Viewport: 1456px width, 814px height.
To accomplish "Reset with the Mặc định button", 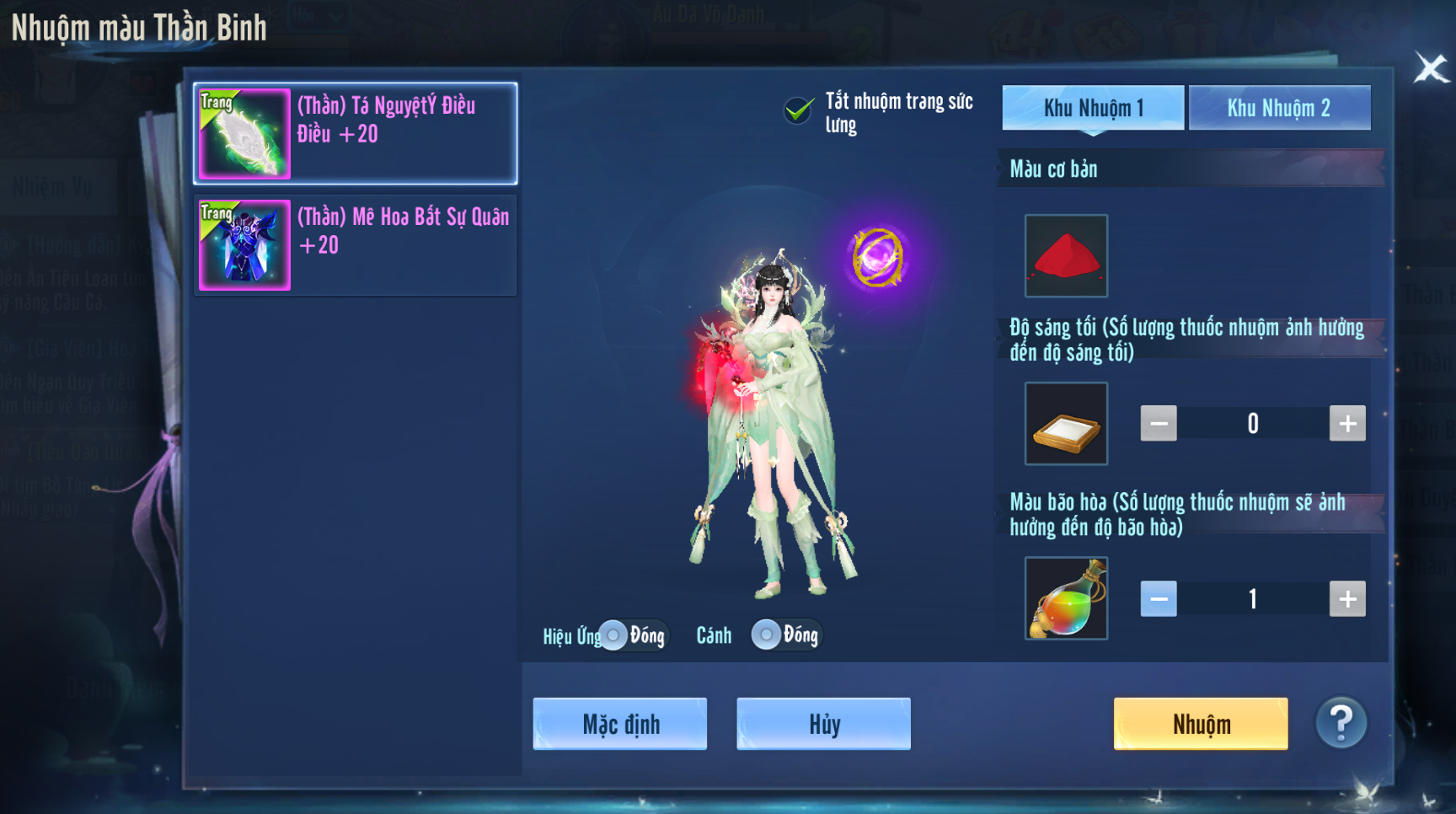I will click(620, 724).
